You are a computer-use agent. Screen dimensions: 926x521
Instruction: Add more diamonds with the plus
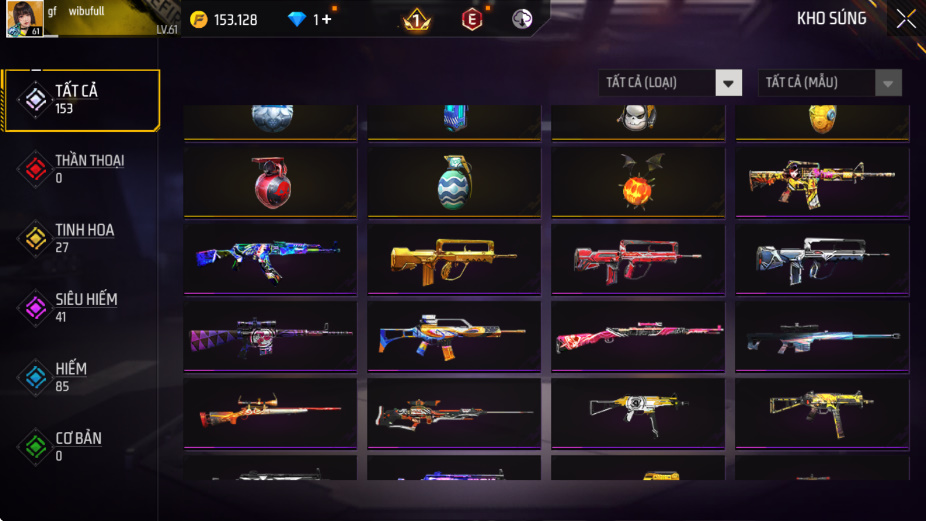(x=327, y=19)
